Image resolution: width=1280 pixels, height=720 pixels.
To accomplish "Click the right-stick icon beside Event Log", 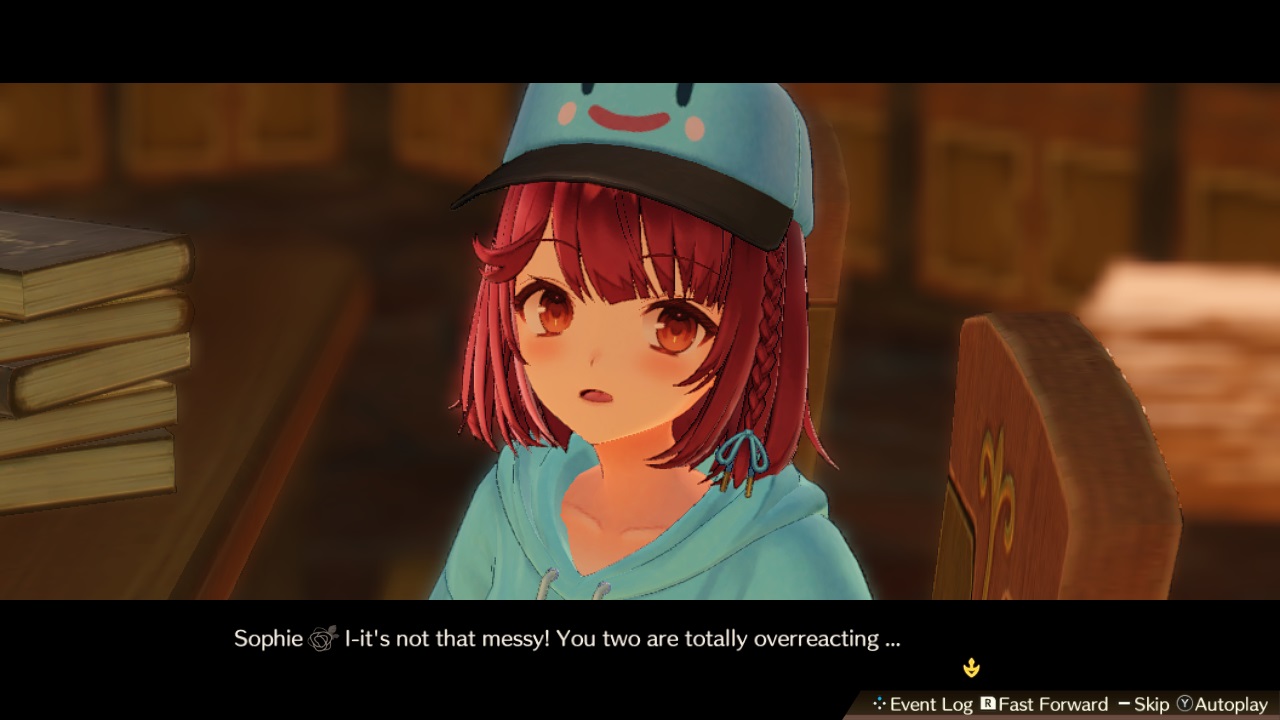I will tap(880, 703).
